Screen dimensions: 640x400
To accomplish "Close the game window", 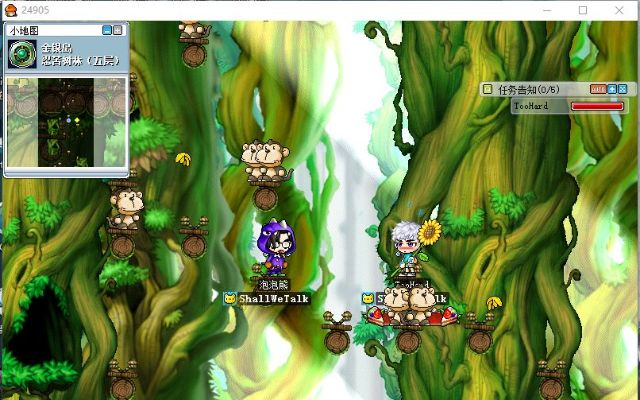I will 620,10.
